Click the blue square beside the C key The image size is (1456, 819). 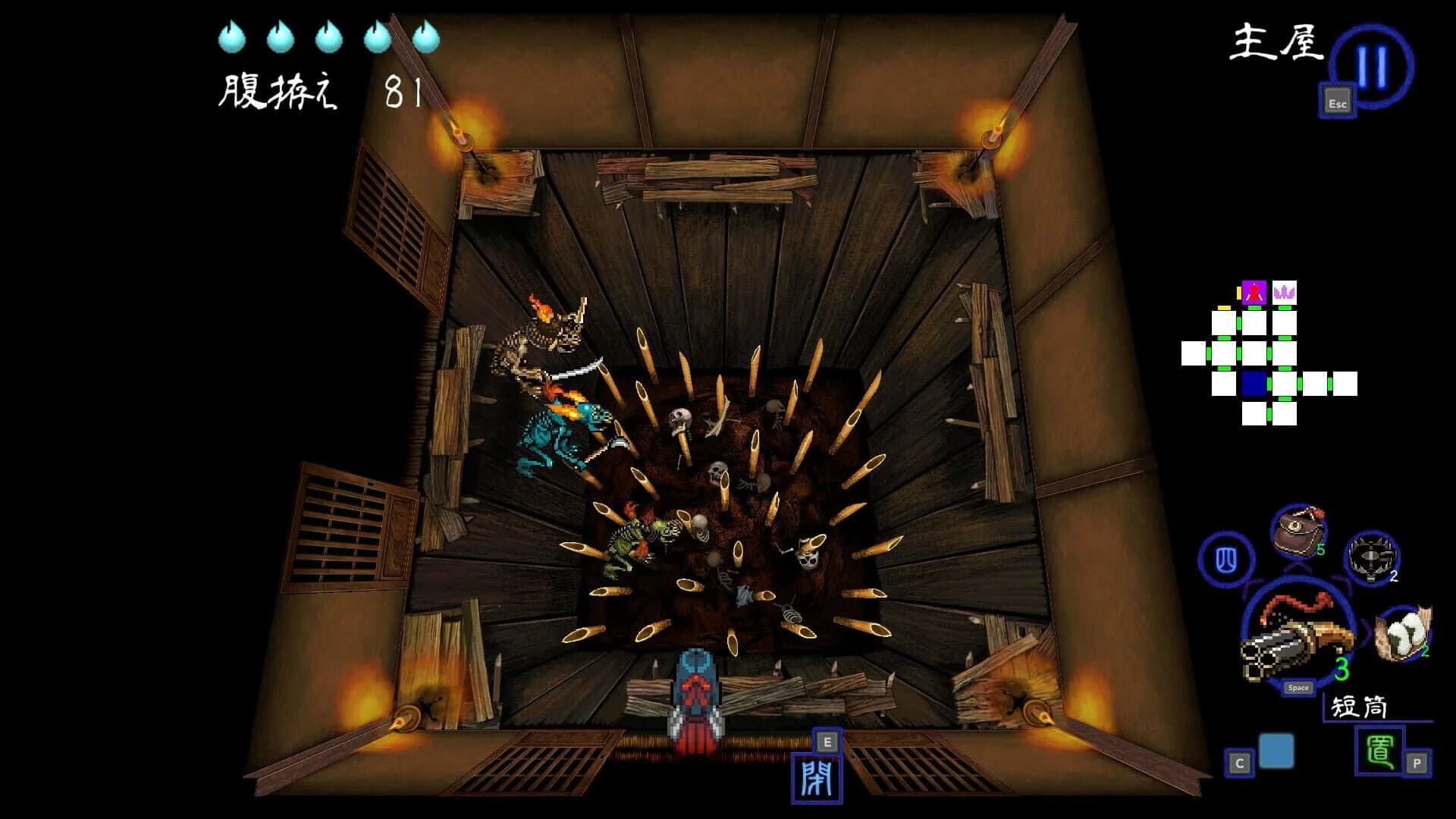[x=1276, y=752]
